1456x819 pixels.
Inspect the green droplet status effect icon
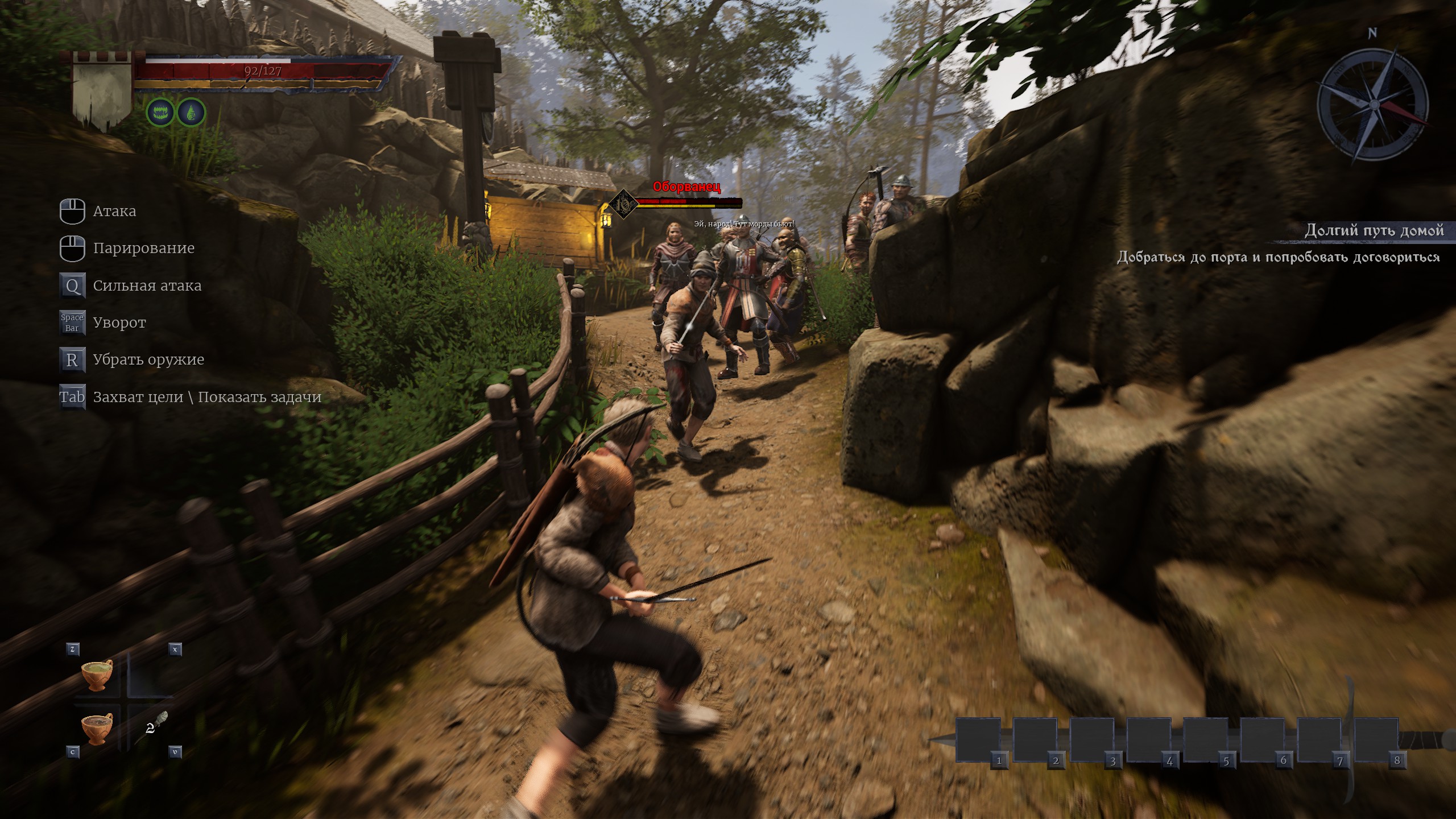coord(191,113)
